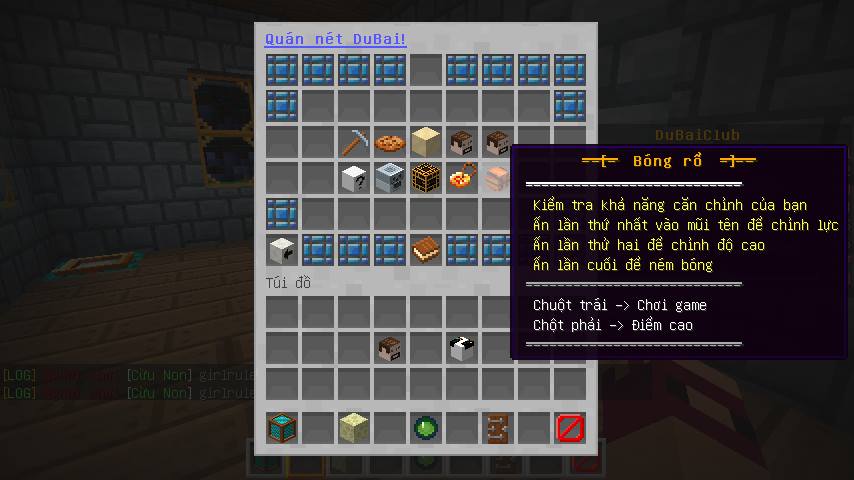Choose the teal enchanting-table block in hotbar
854x480 pixels.
282,428
